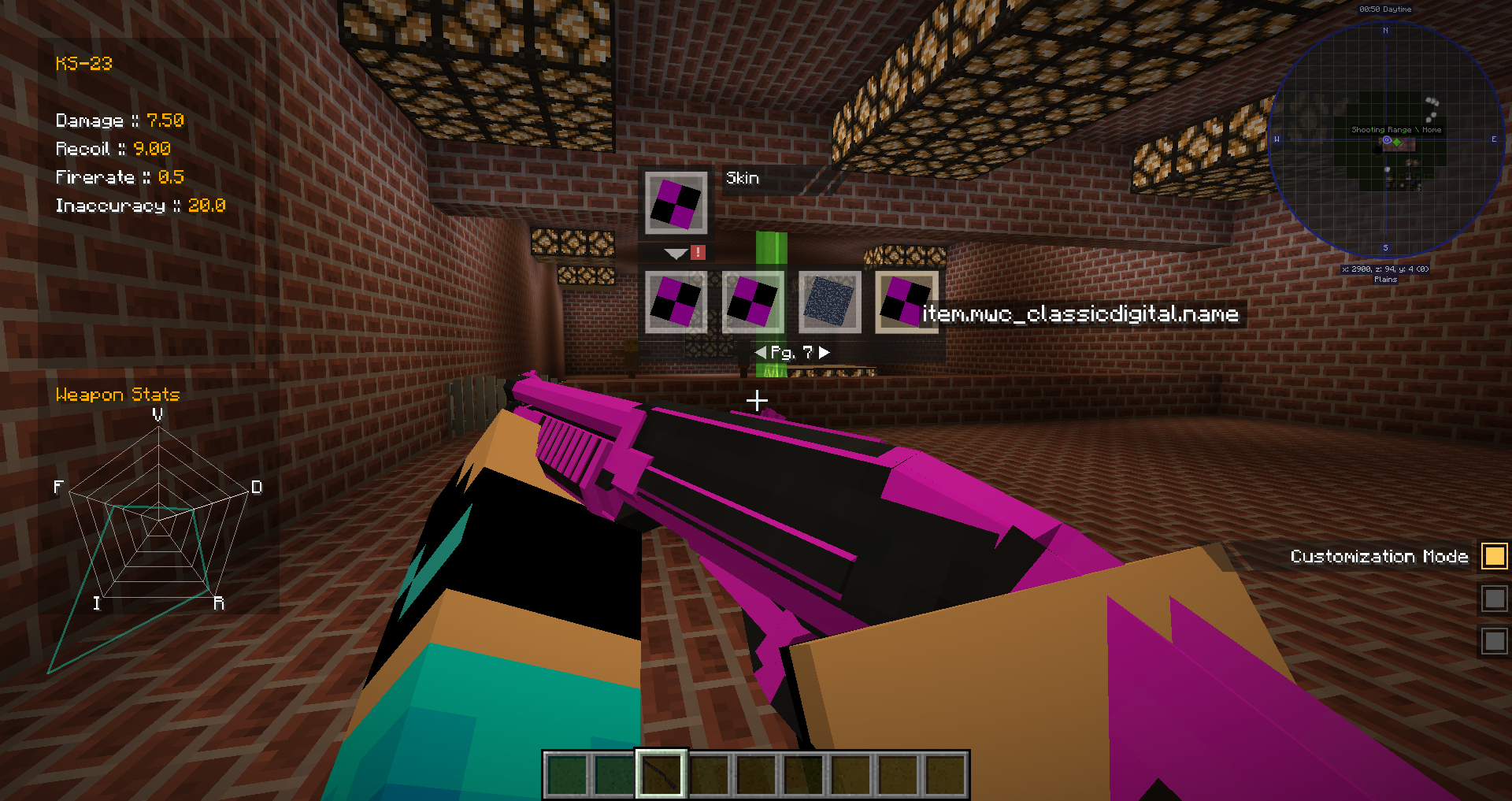The image size is (1512, 801).
Task: Click the red exclamation warning icon
Action: tap(698, 253)
